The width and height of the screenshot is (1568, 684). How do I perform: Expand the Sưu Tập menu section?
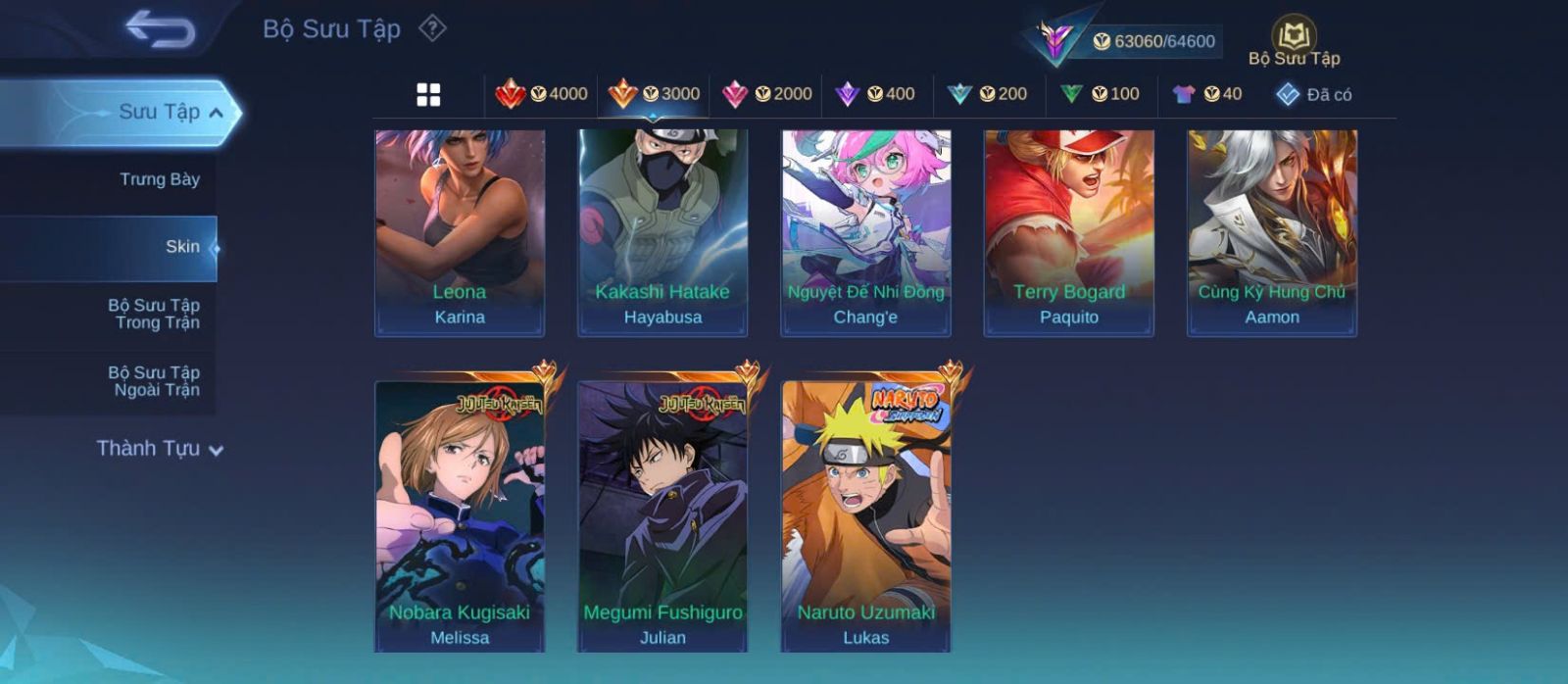pyautogui.click(x=169, y=112)
